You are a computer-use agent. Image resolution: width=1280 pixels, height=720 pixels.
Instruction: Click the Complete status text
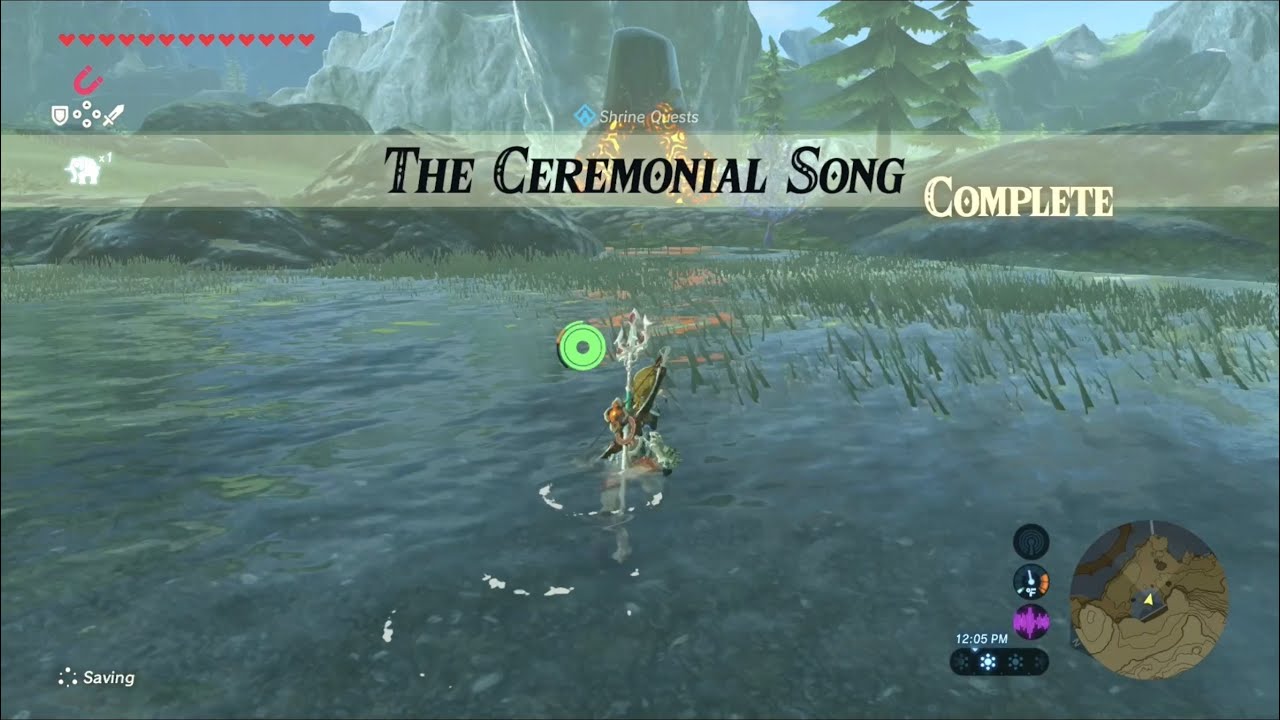point(1018,199)
